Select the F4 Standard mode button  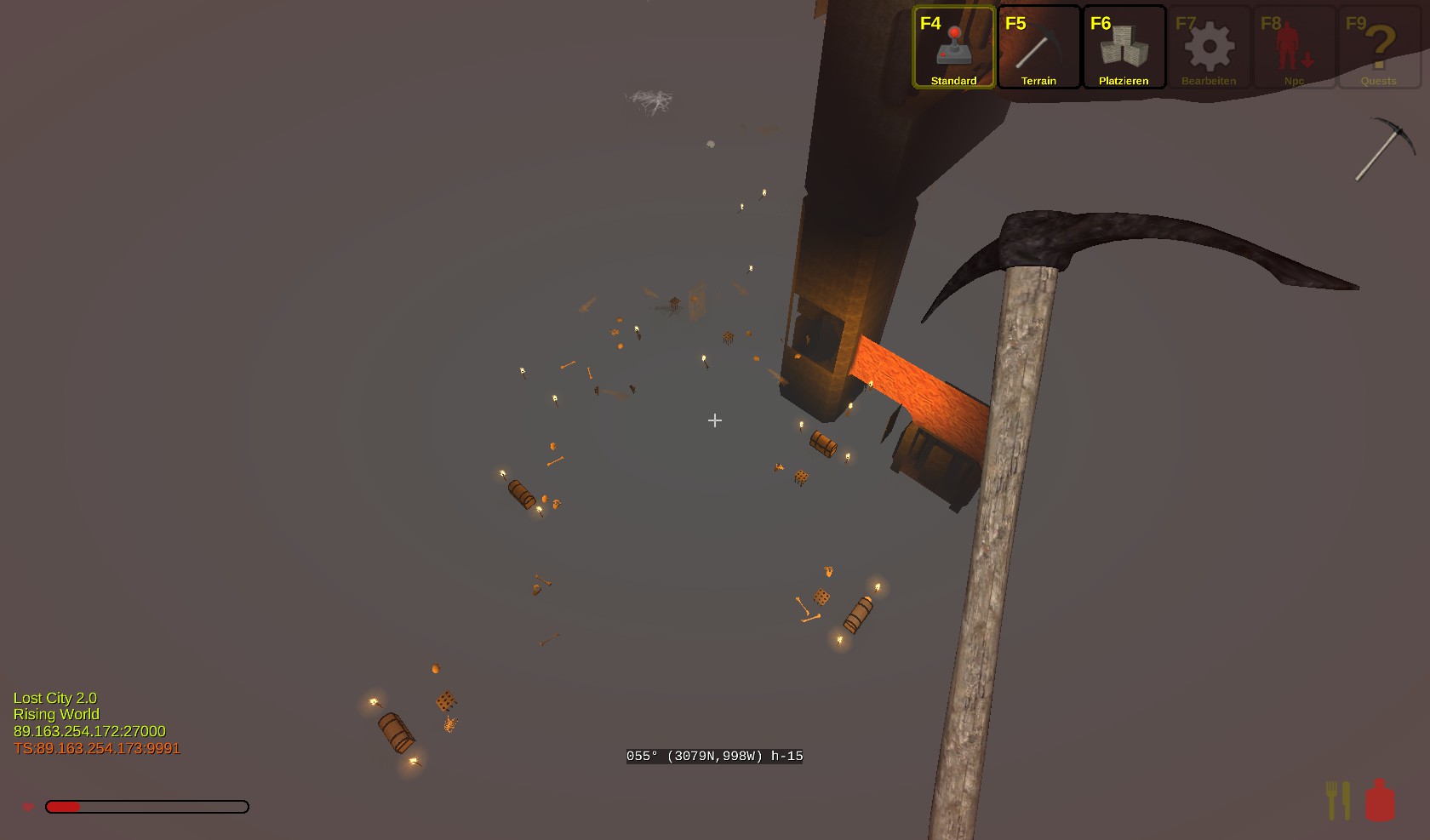[x=953, y=48]
